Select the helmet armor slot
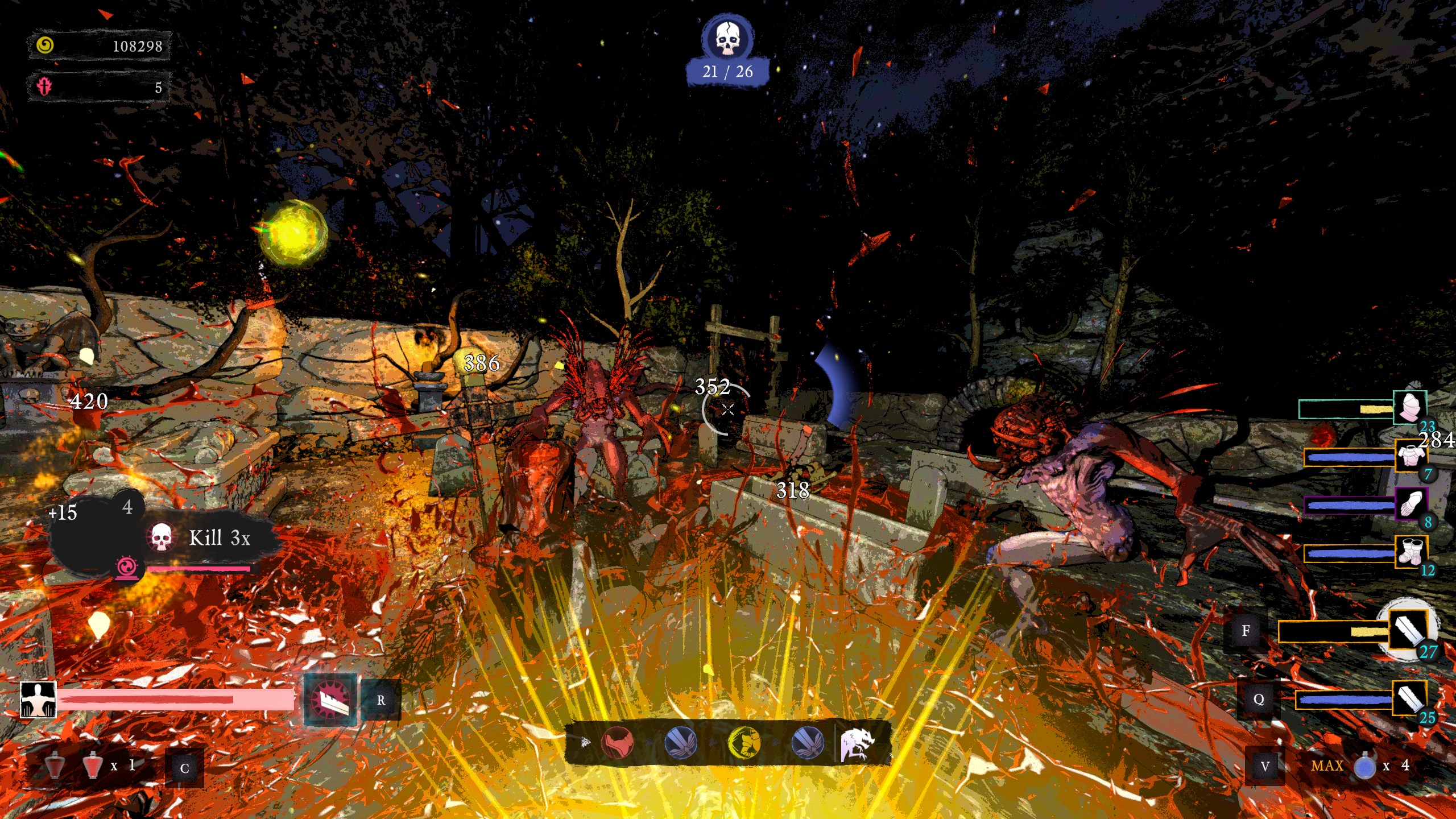 click(x=1409, y=407)
